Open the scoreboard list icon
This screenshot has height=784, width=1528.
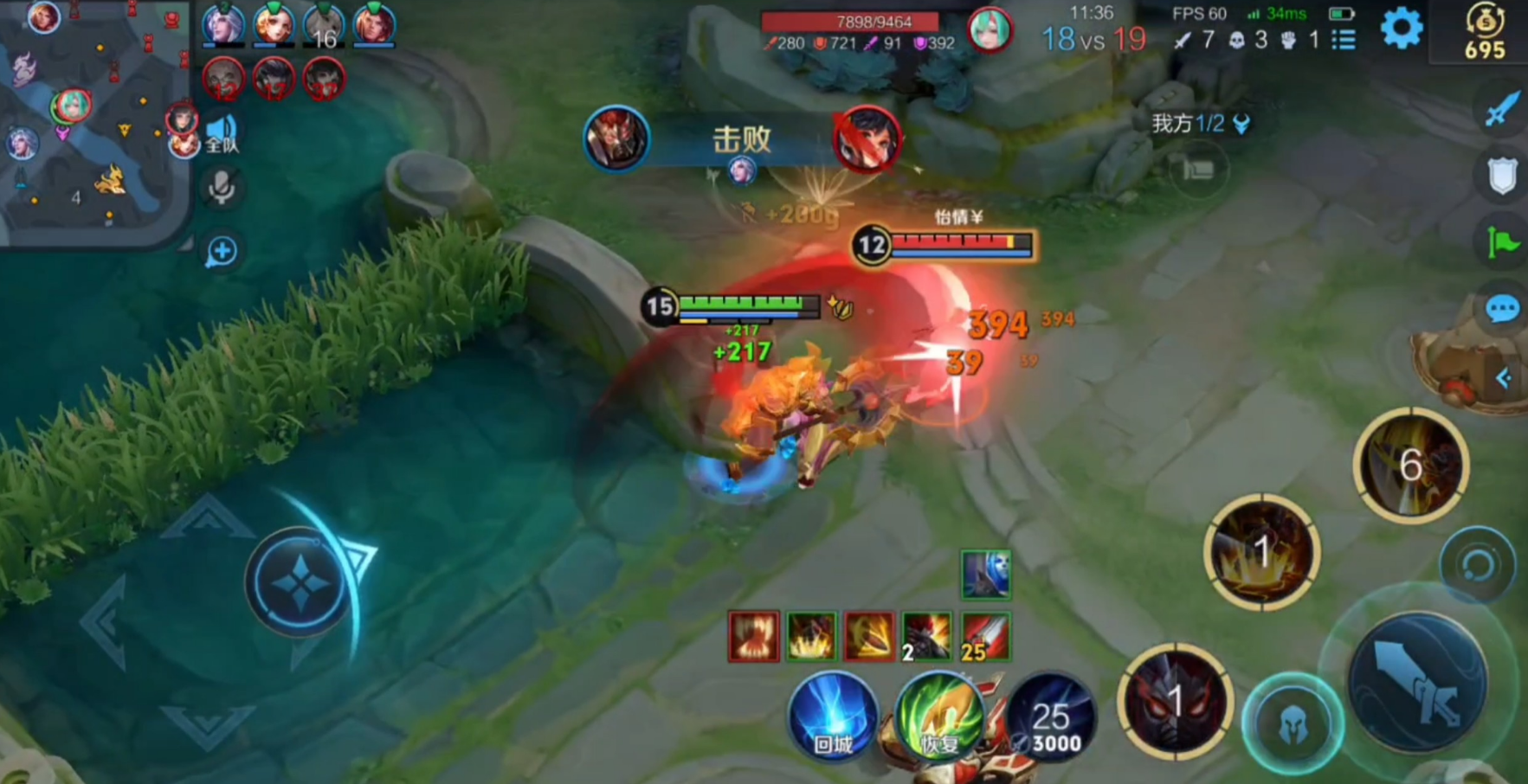point(1344,40)
